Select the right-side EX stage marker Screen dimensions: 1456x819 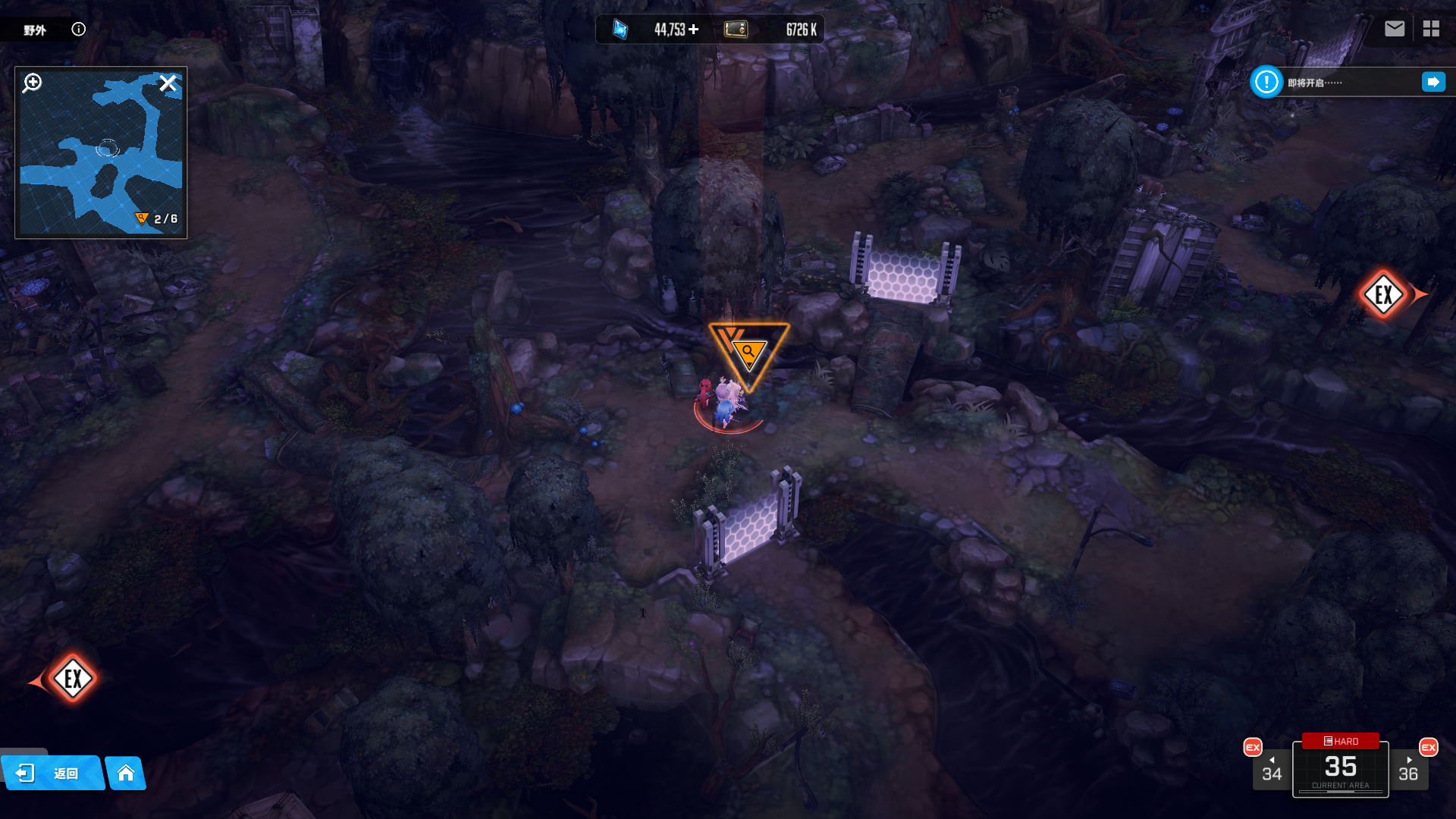tap(1384, 294)
